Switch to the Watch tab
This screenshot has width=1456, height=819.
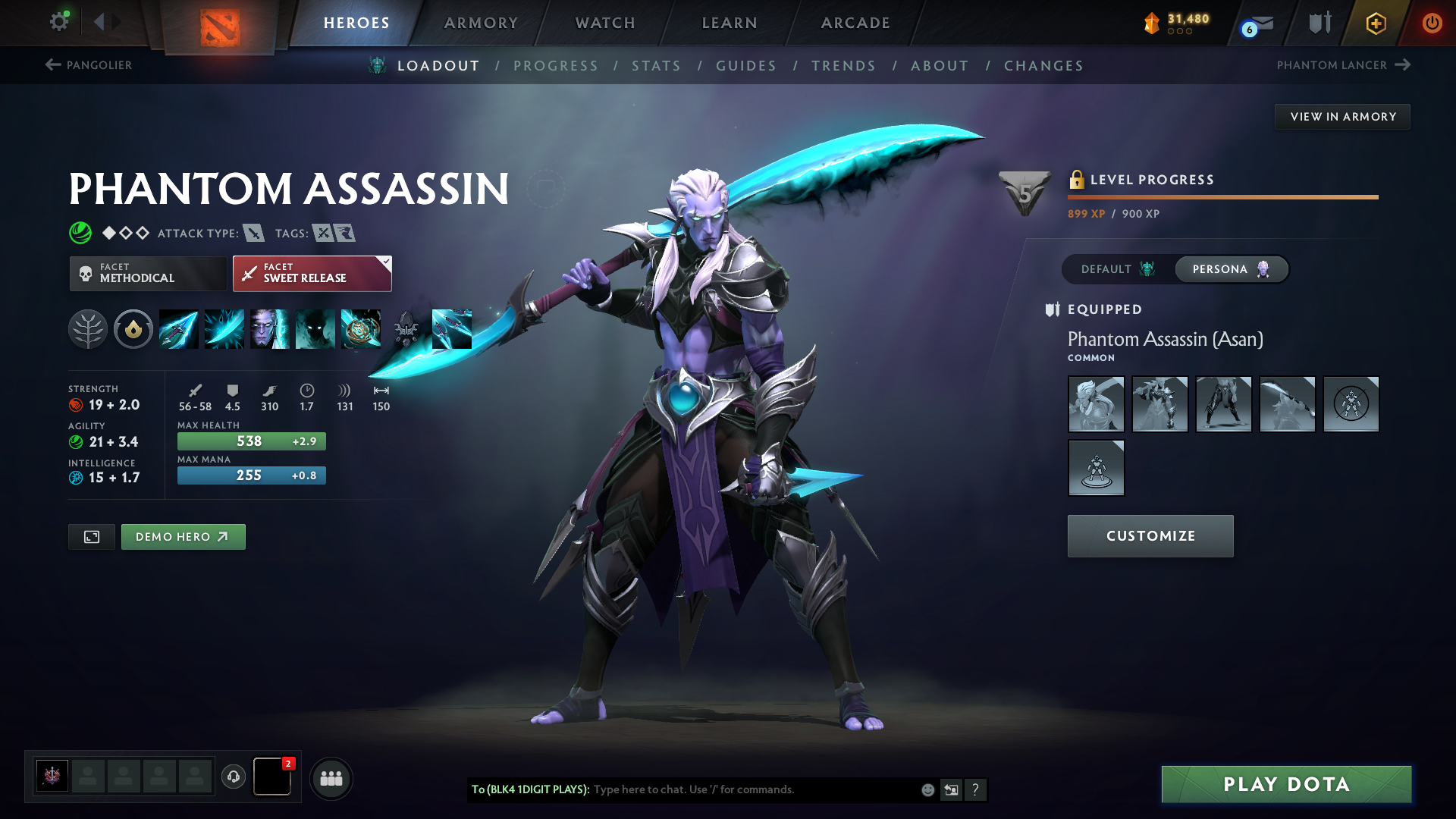point(605,23)
